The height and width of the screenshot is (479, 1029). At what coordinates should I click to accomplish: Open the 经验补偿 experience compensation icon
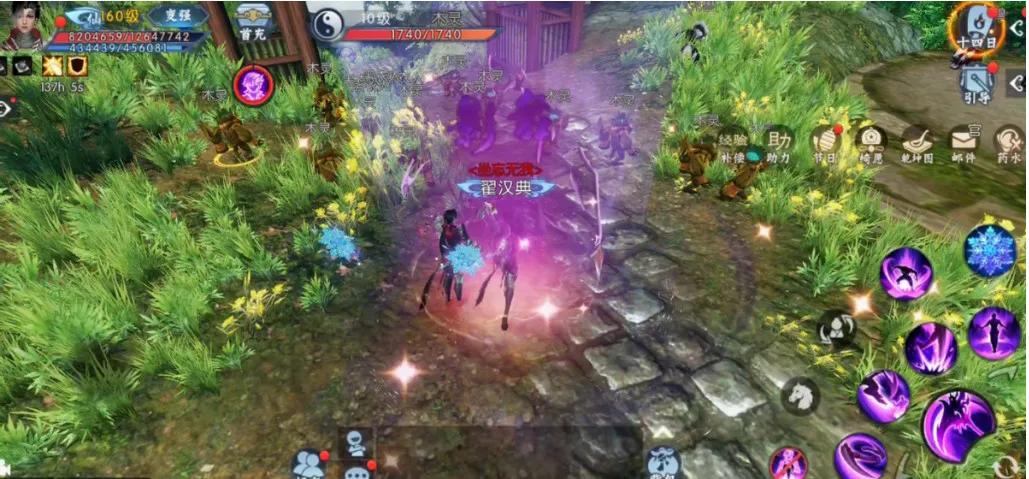pyautogui.click(x=733, y=145)
